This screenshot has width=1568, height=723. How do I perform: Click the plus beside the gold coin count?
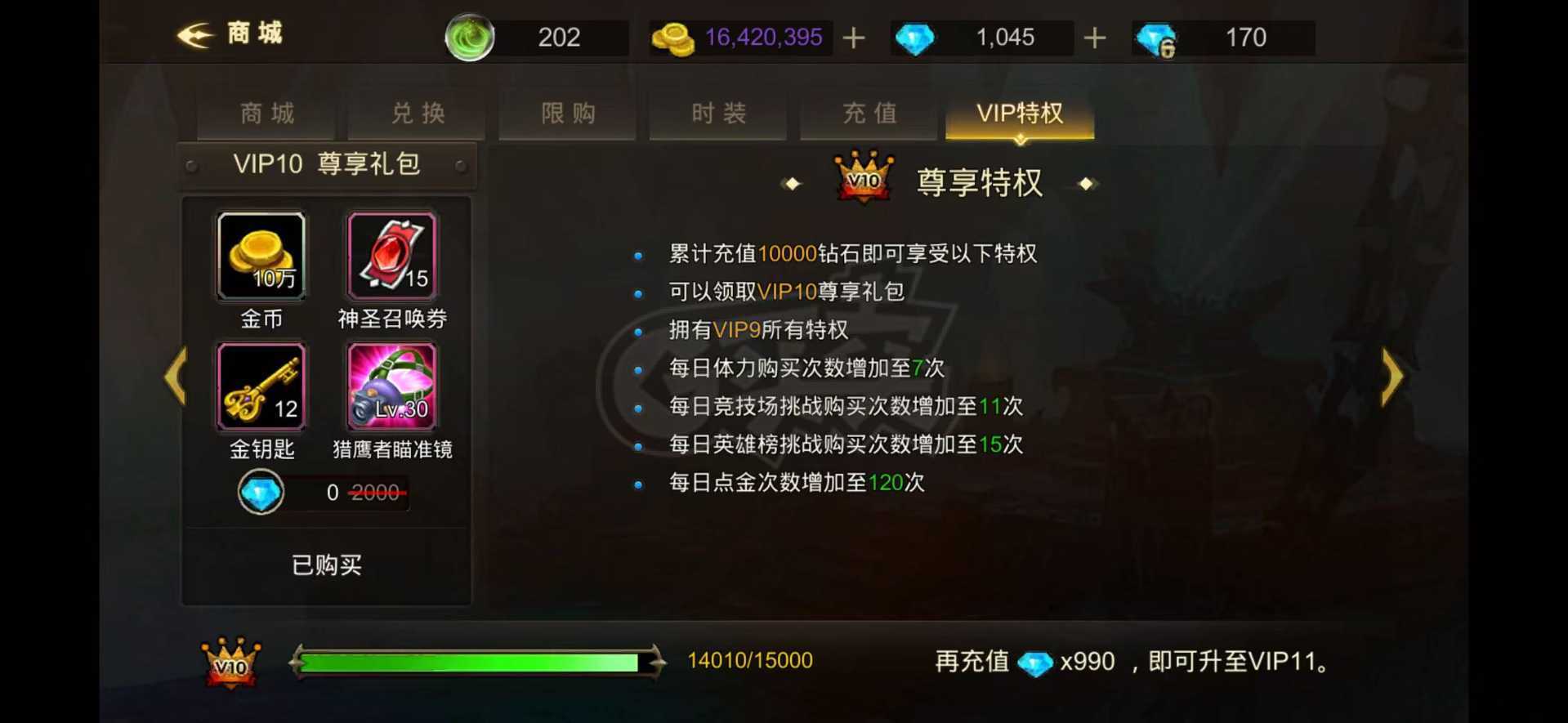tap(853, 38)
